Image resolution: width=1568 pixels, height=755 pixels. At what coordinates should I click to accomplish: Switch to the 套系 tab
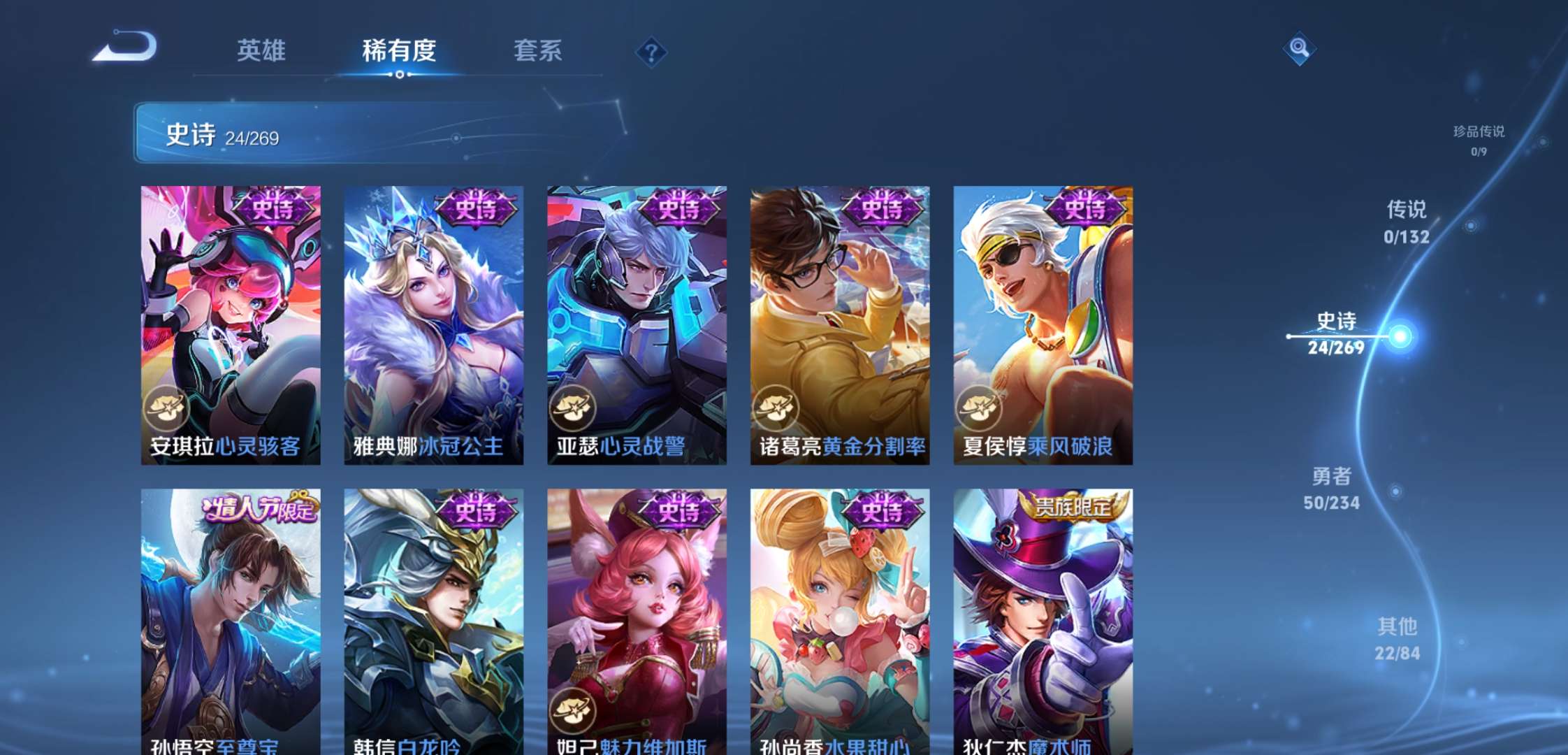click(538, 51)
